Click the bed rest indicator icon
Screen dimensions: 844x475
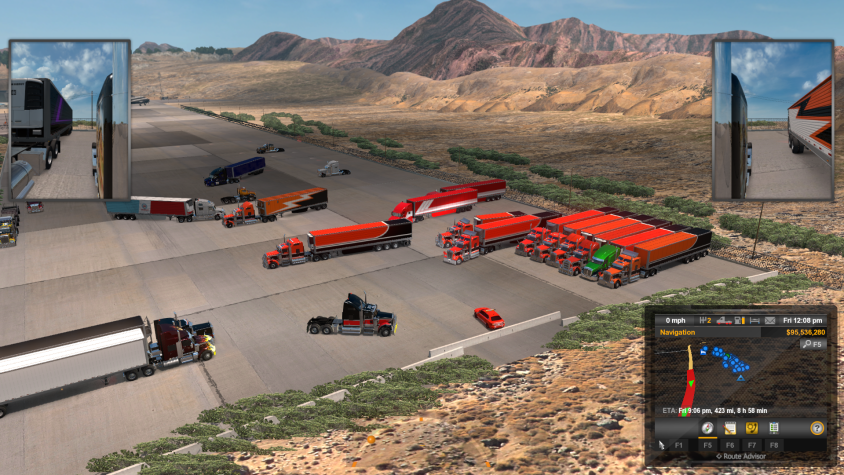pyautogui.click(x=750, y=320)
